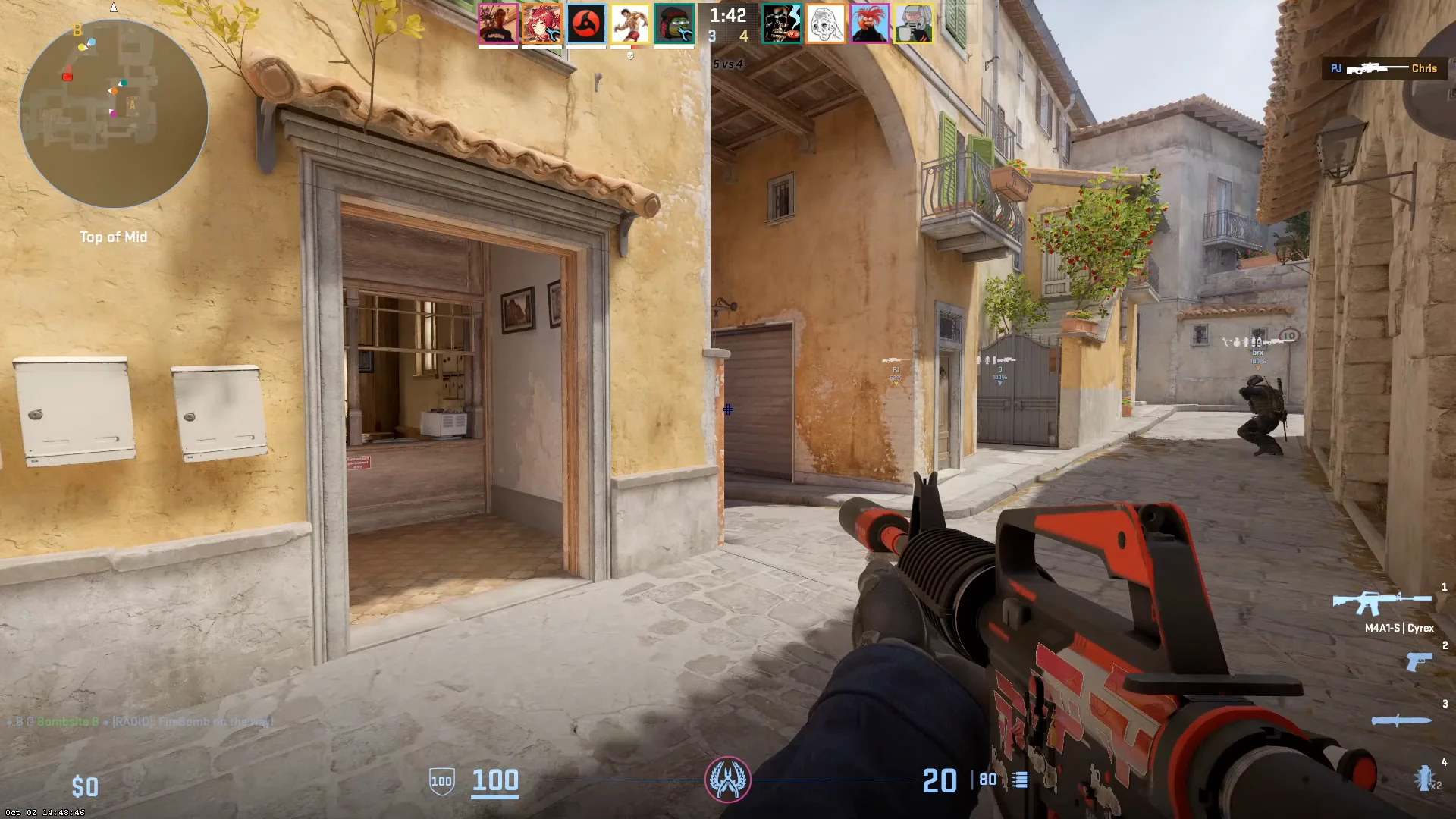Choose the smoking skull enemy avatar
The image size is (1456, 819).
(781, 24)
